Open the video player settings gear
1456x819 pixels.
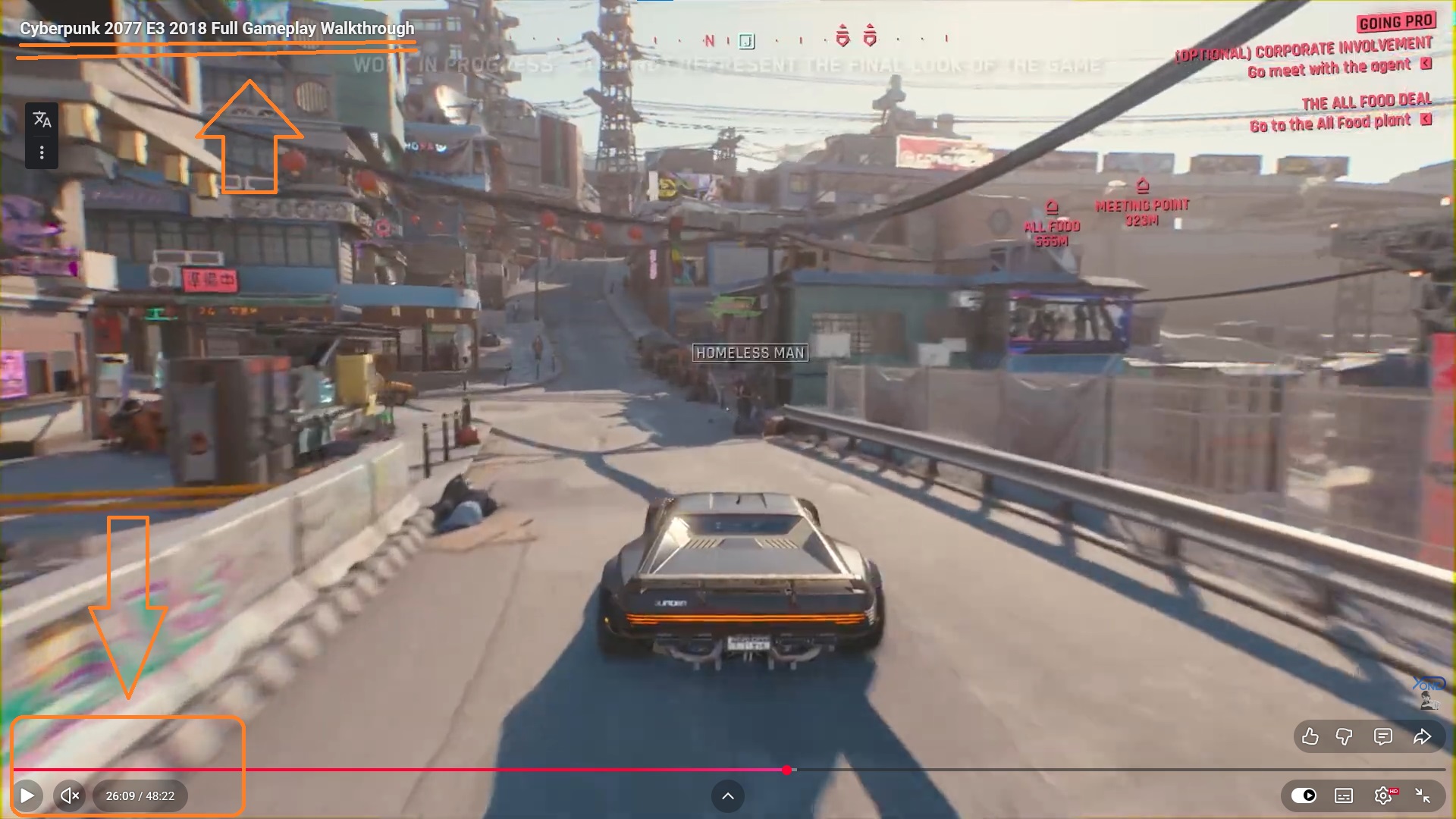1383,795
